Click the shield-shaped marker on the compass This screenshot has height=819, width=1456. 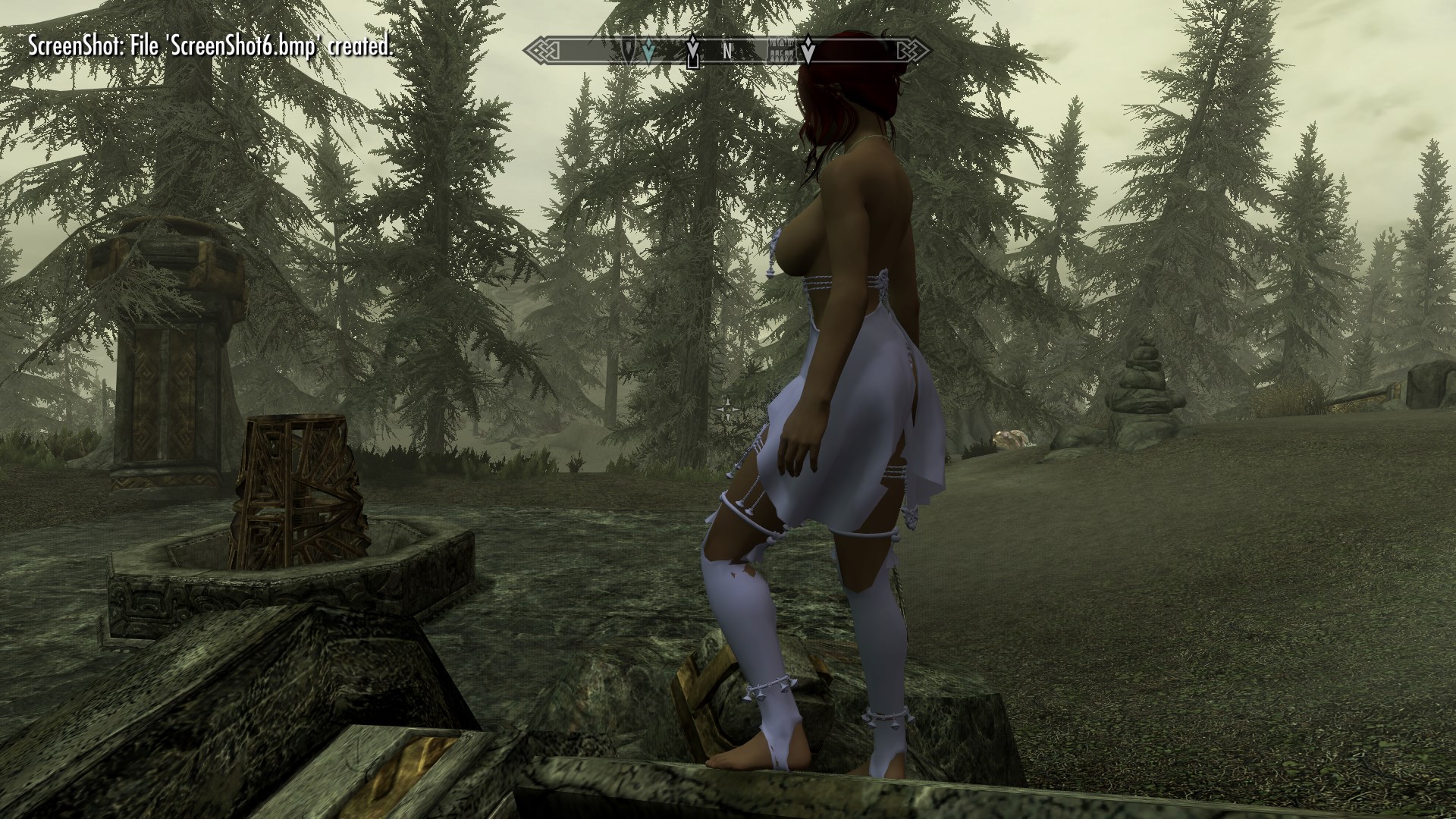(x=629, y=50)
